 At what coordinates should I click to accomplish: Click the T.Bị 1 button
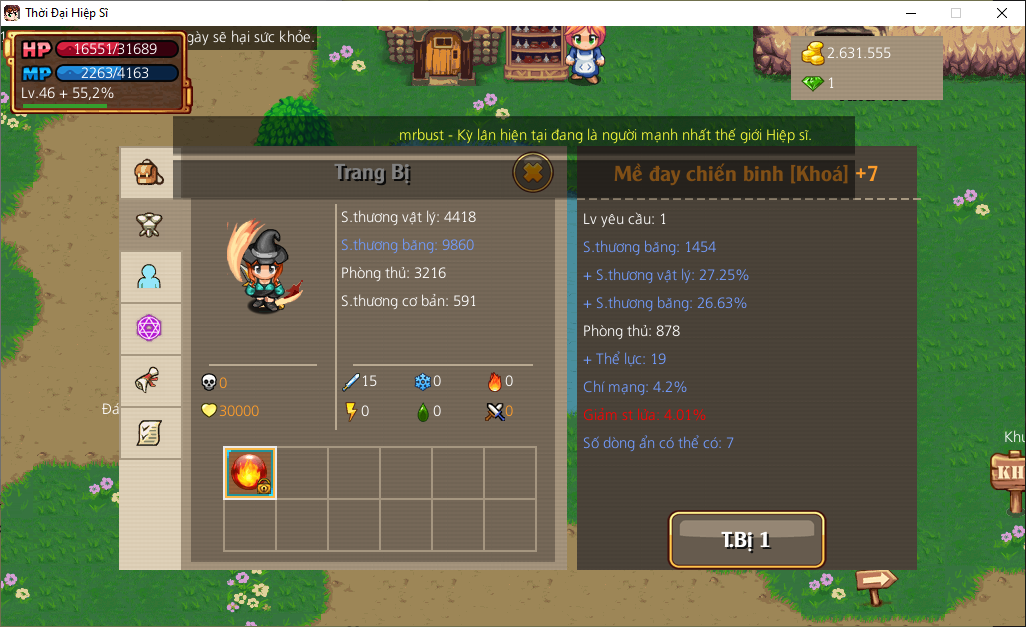[746, 540]
